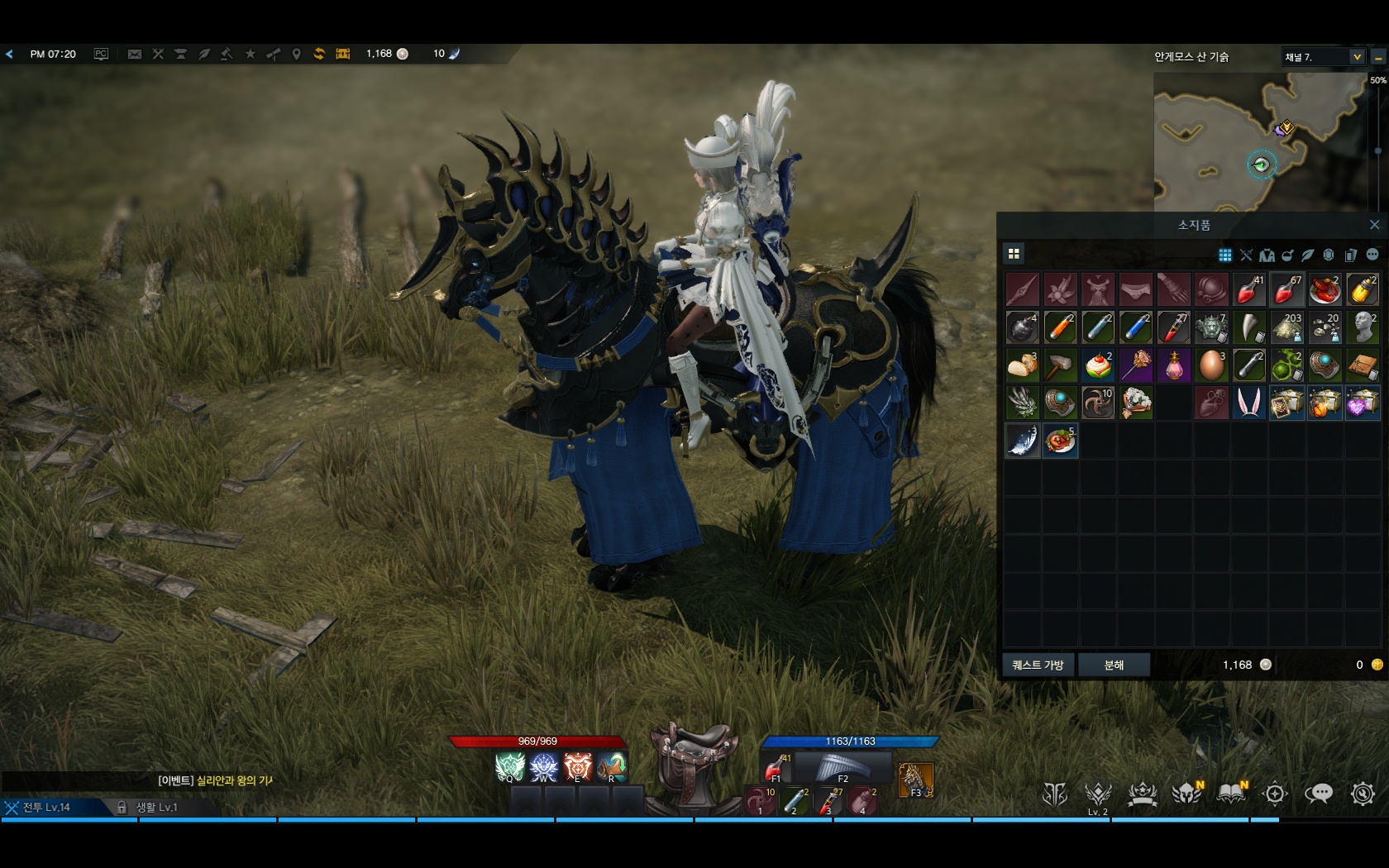
Task: Use the red potion in F1 slot
Action: (776, 767)
